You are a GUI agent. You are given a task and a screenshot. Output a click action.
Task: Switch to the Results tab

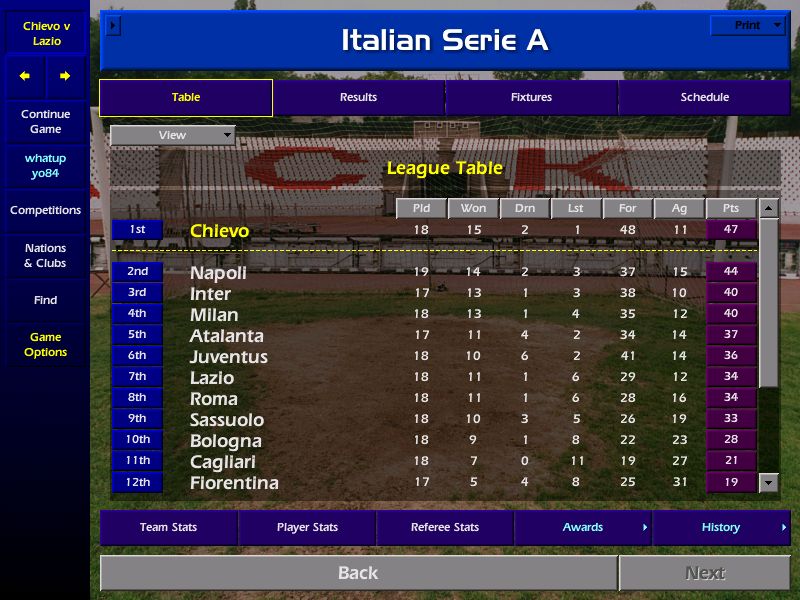pos(358,98)
